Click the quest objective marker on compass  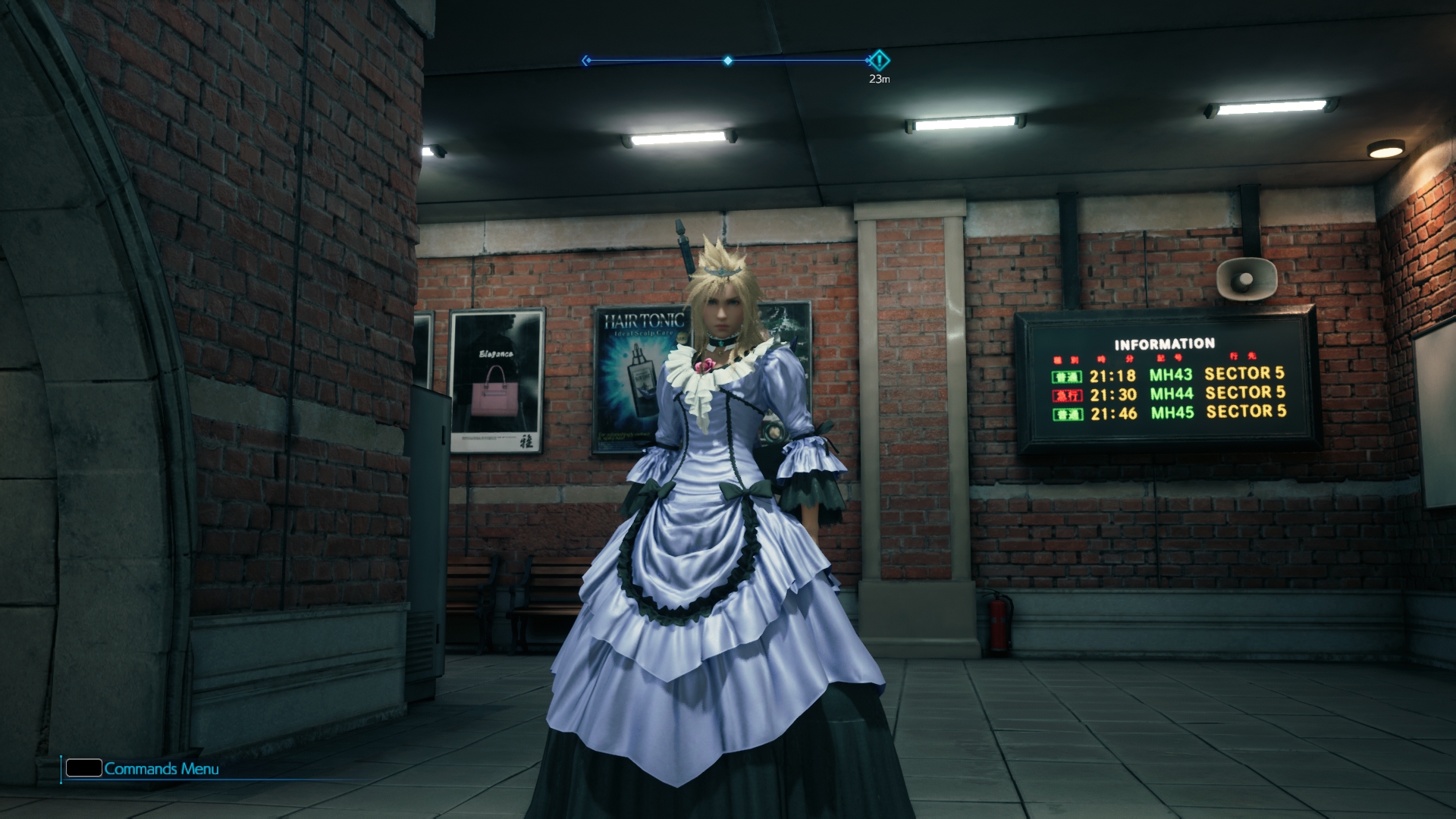pyautogui.click(x=879, y=60)
